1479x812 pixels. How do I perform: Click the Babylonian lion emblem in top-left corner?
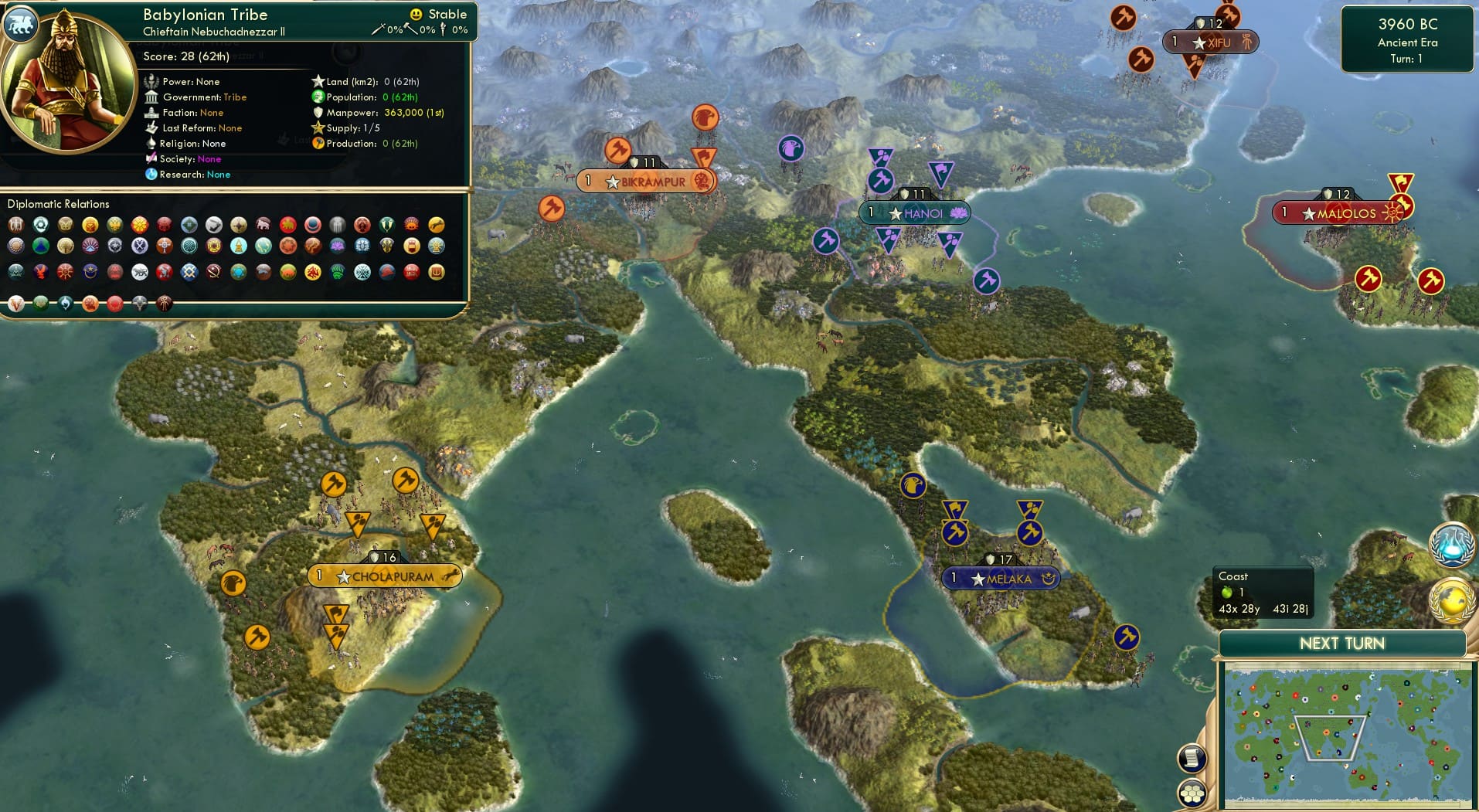(x=21, y=24)
